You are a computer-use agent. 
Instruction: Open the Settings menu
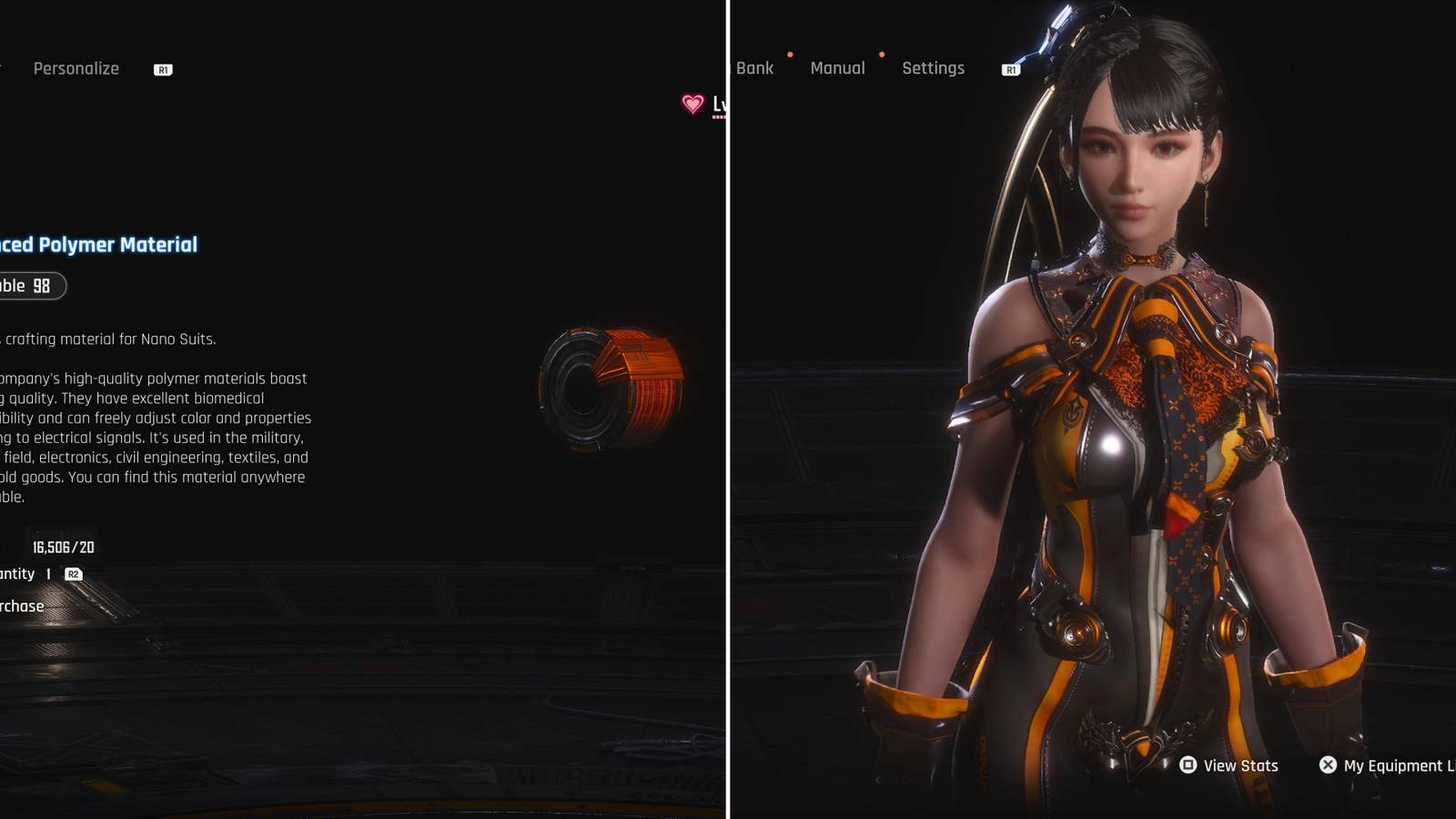(x=932, y=68)
